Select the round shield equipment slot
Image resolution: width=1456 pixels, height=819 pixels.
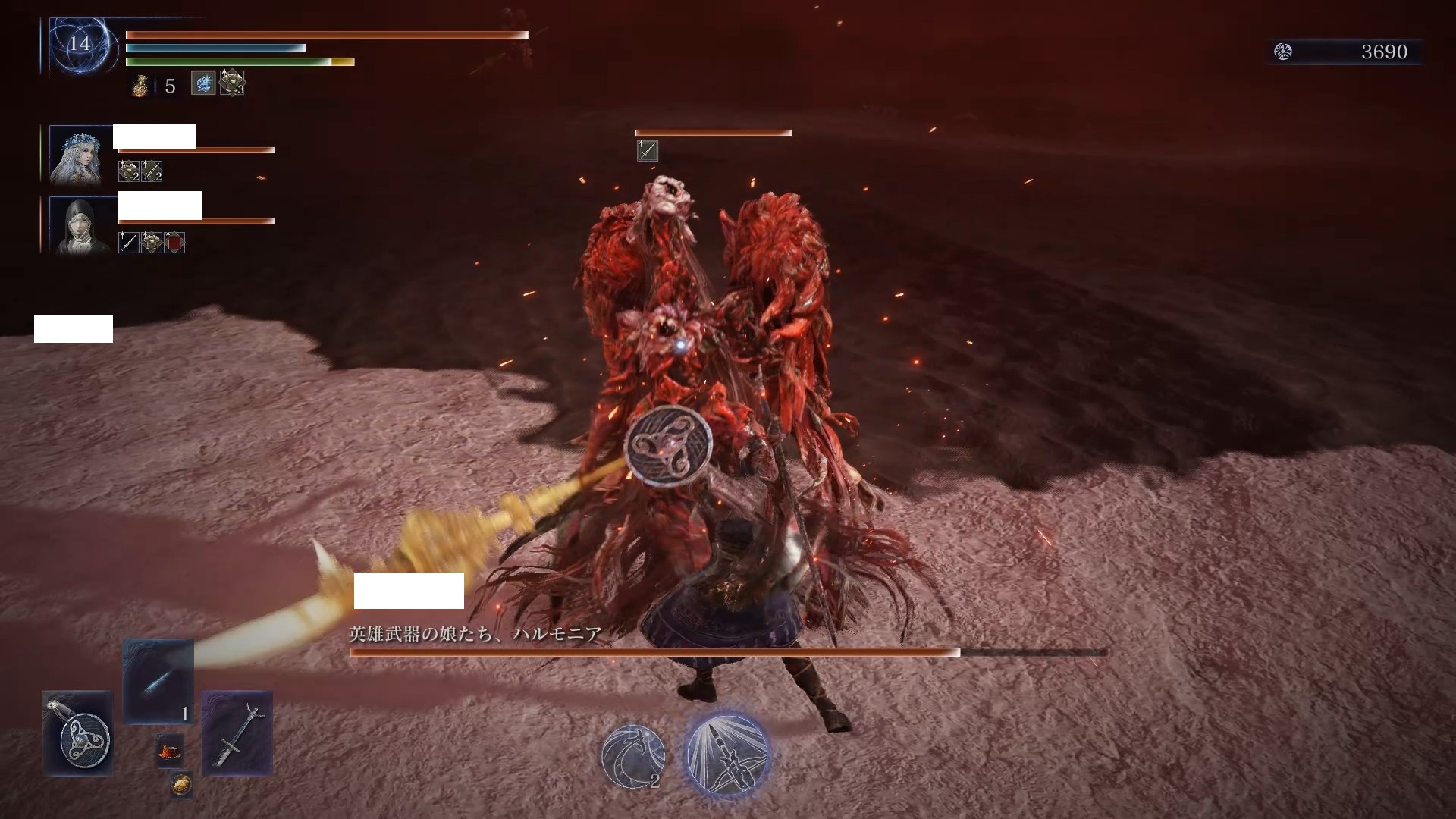tap(77, 733)
